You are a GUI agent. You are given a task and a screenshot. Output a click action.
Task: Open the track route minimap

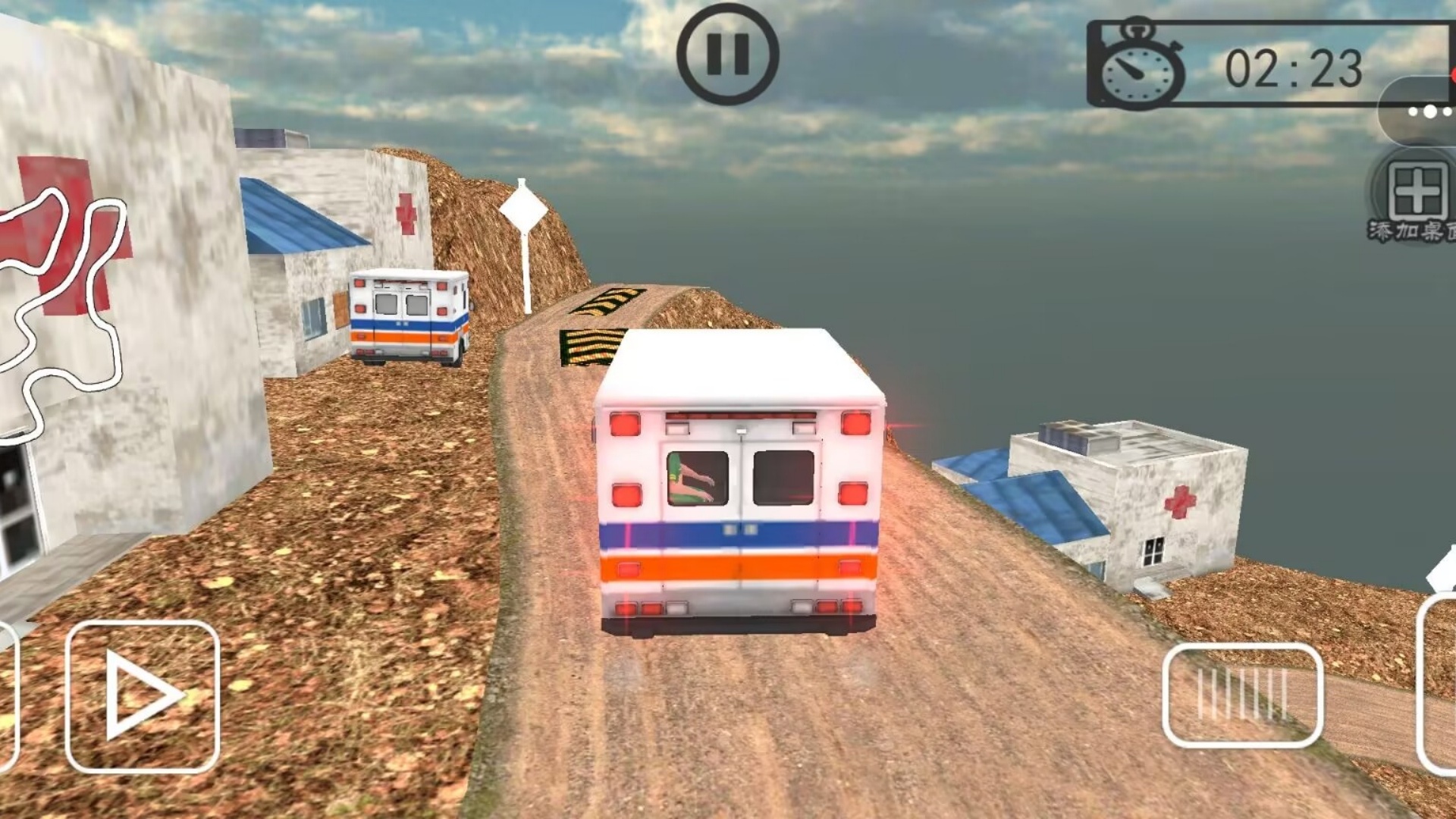point(61,303)
